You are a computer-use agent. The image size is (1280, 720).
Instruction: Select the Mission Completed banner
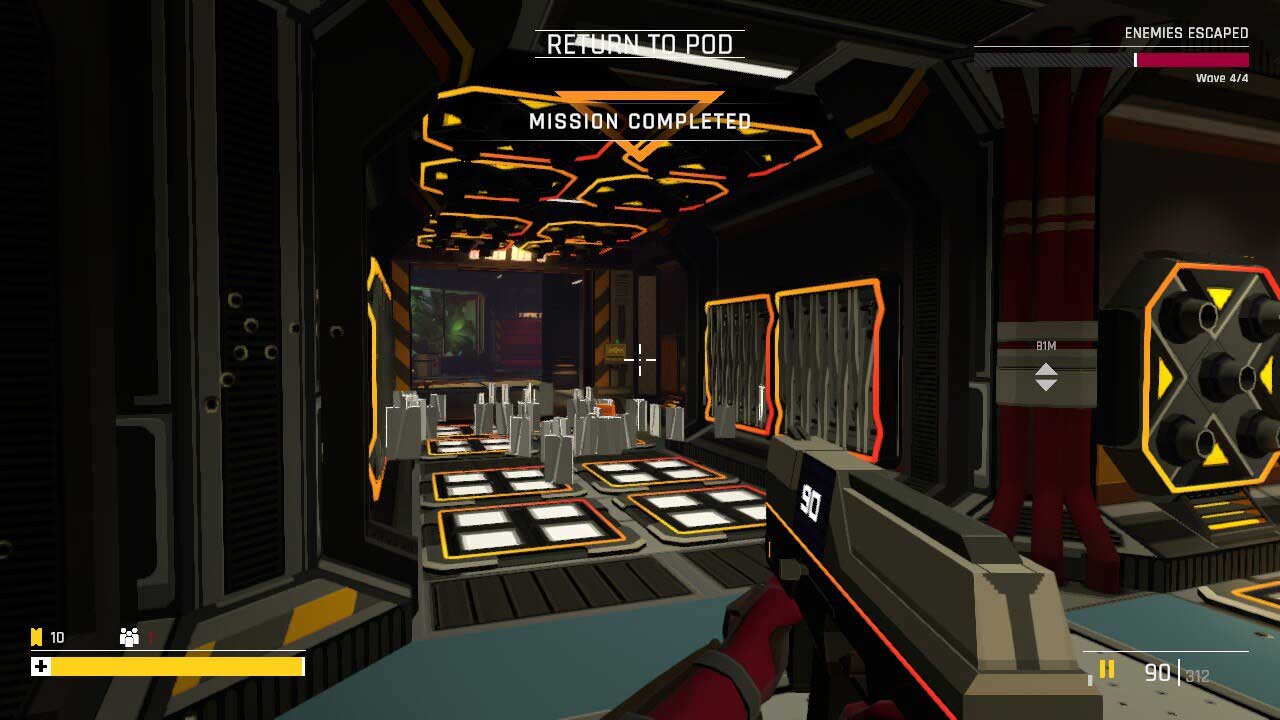tap(640, 122)
